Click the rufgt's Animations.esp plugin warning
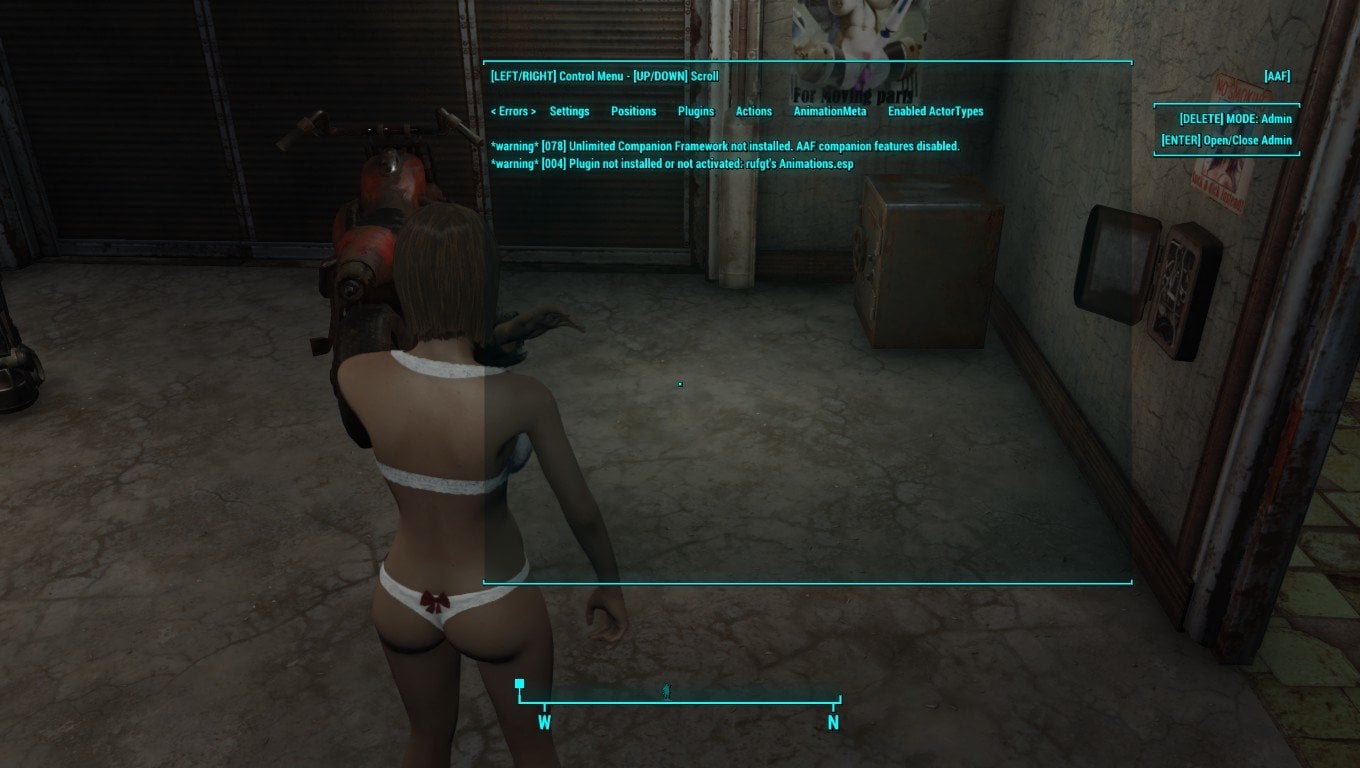This screenshot has width=1360, height=768. point(672,163)
